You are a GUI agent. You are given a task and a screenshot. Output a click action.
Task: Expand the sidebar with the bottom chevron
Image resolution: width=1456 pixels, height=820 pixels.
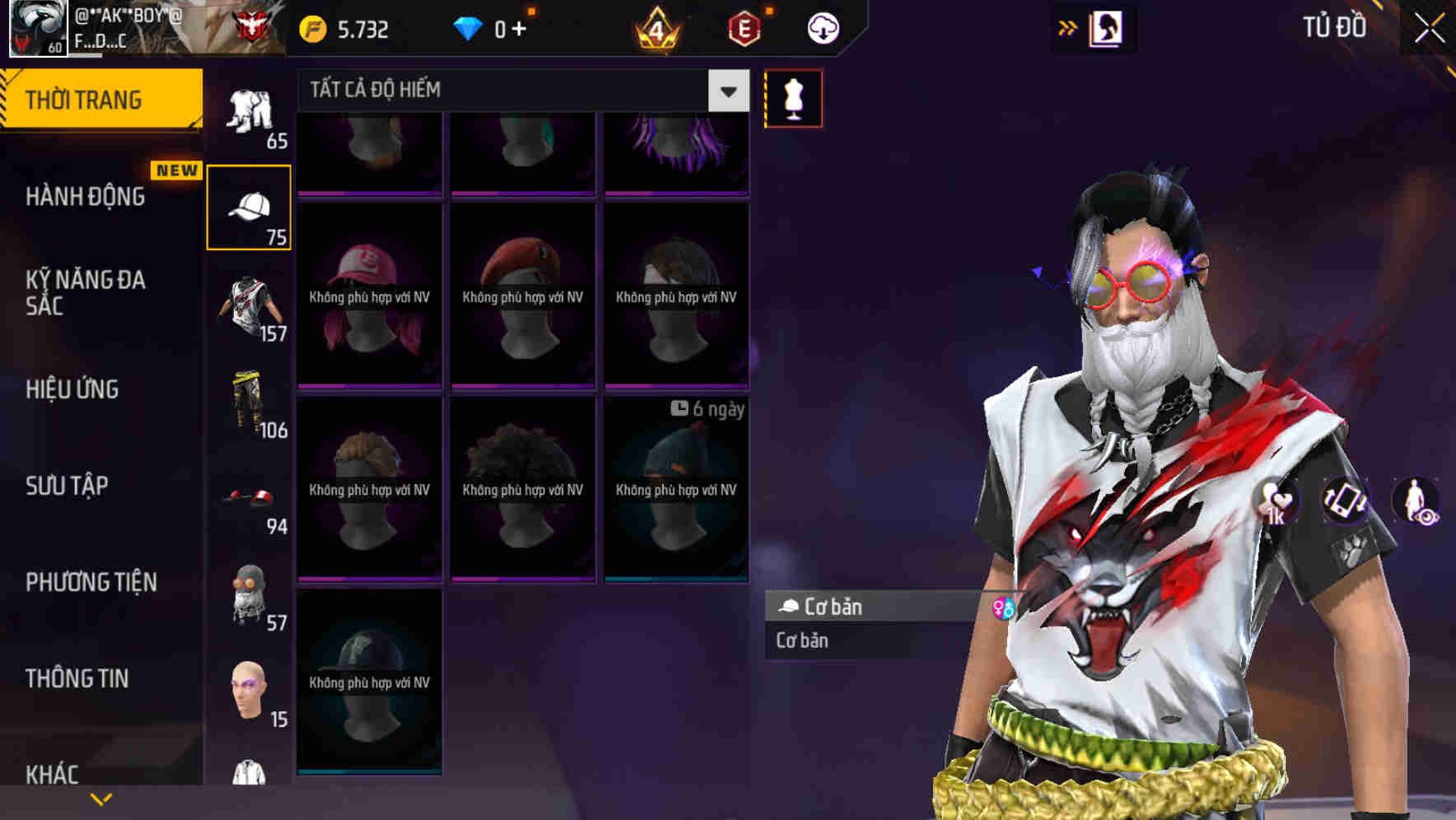click(100, 800)
